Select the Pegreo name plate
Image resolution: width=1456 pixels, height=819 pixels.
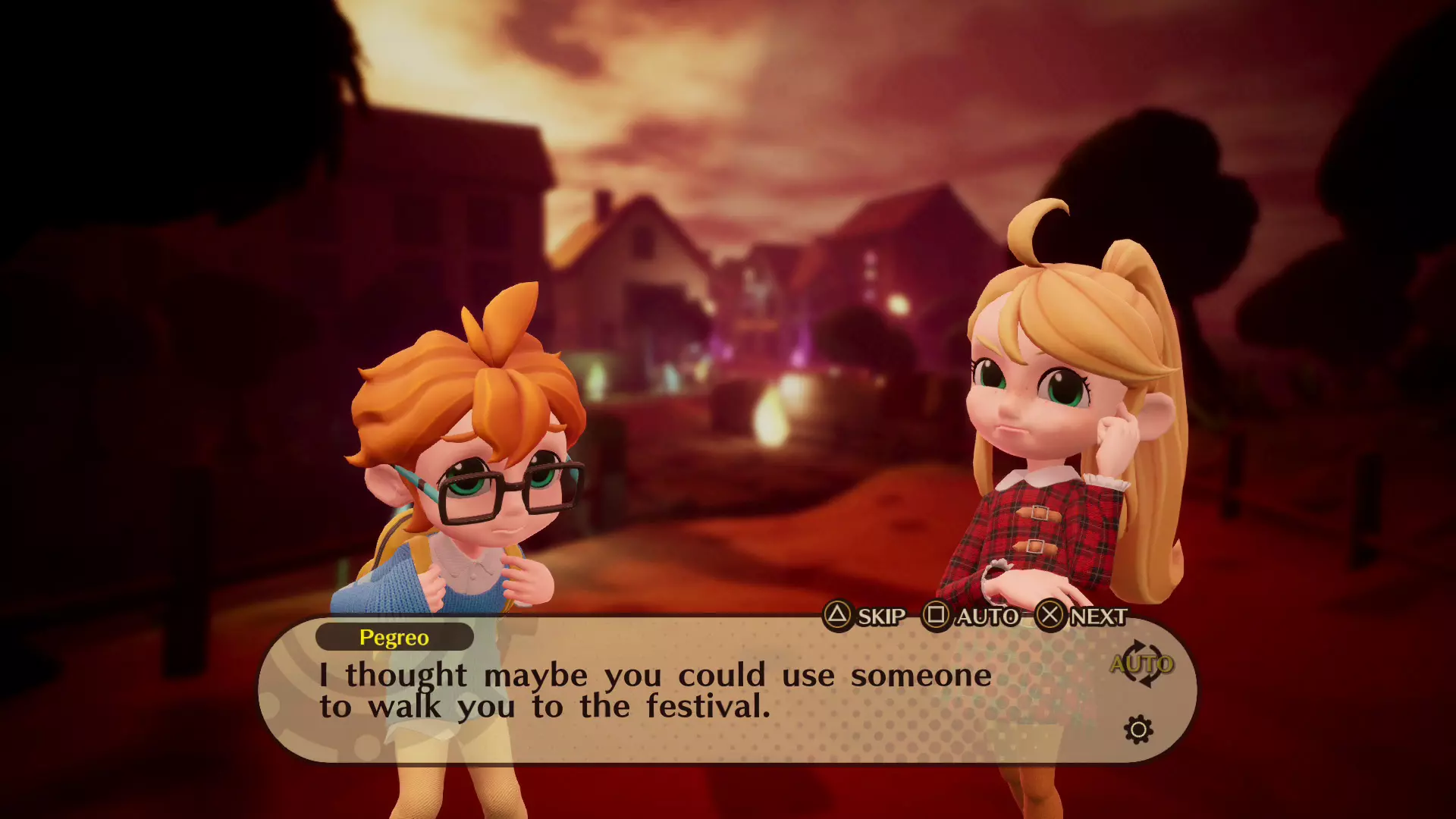[394, 637]
